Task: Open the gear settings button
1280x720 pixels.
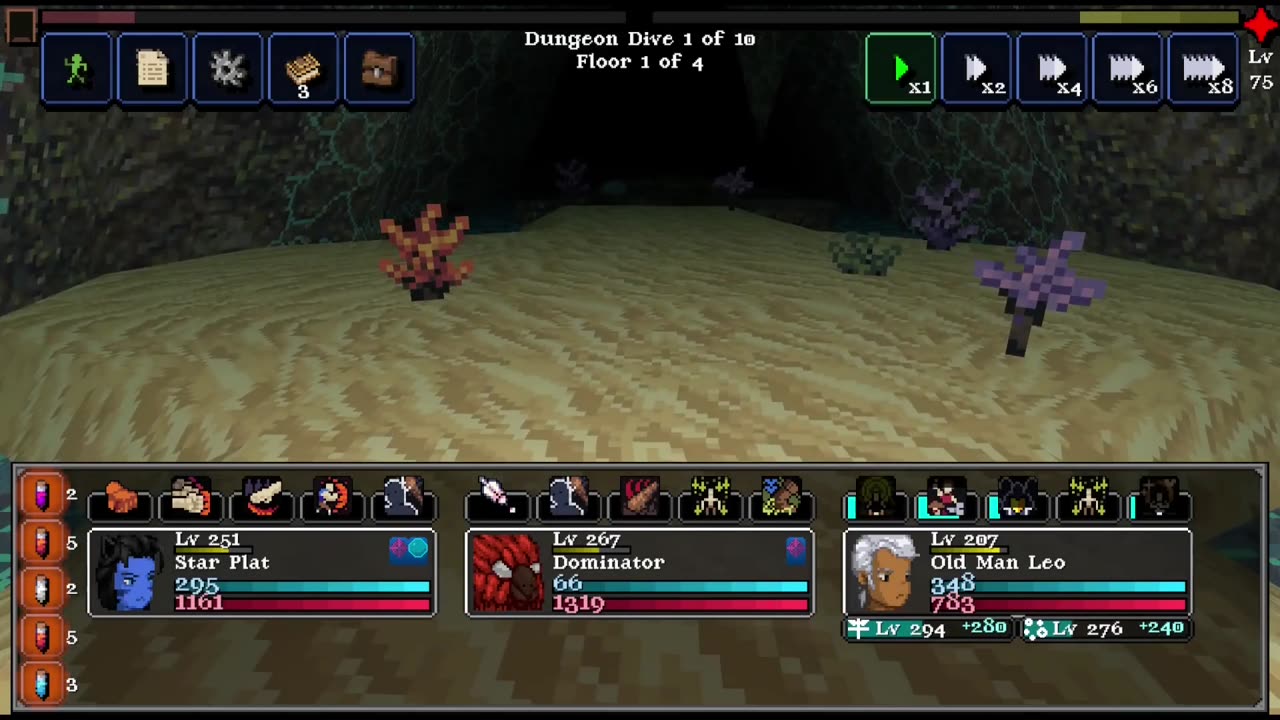Action: tap(228, 68)
